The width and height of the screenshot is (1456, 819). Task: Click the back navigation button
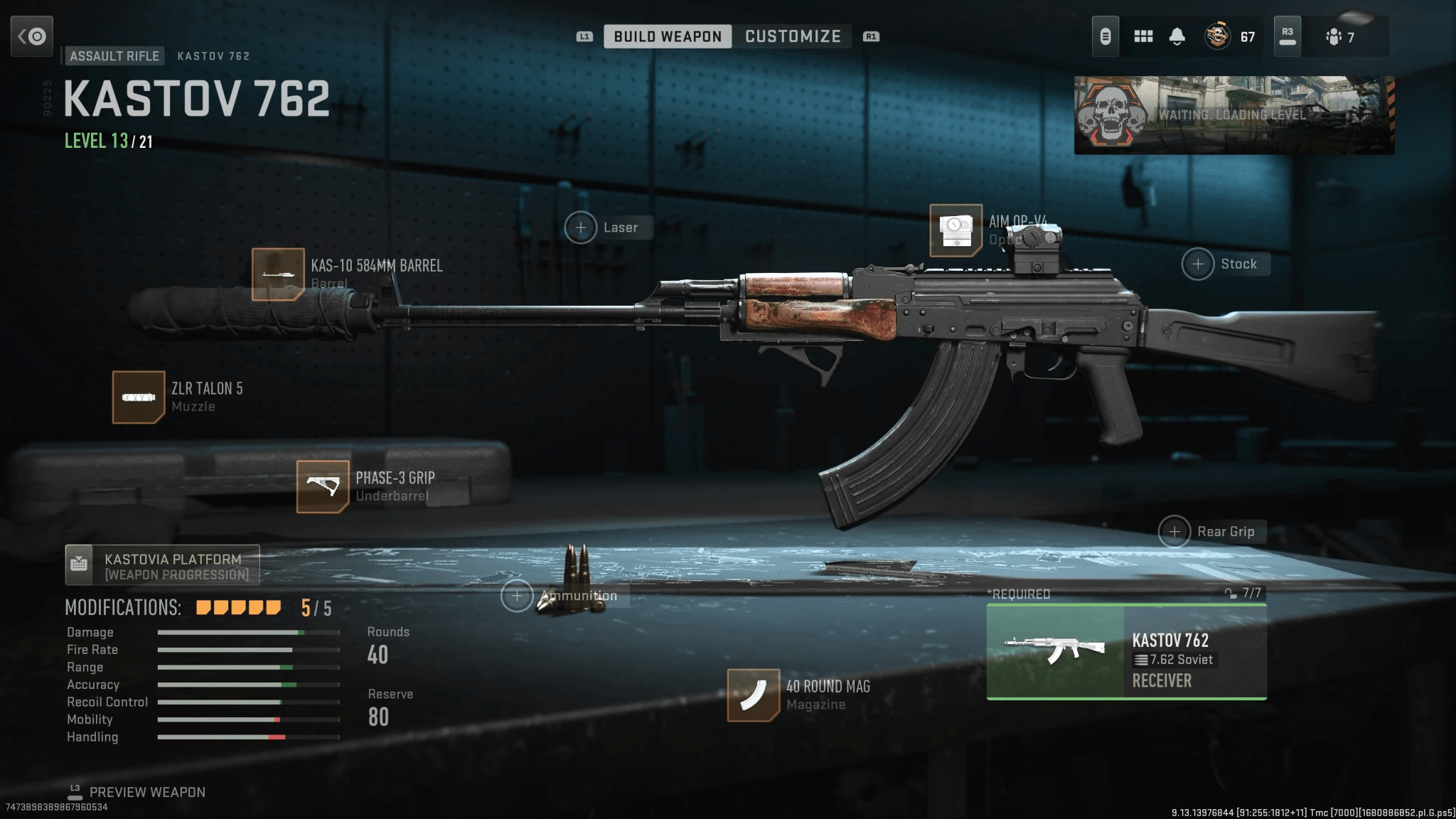coord(33,36)
